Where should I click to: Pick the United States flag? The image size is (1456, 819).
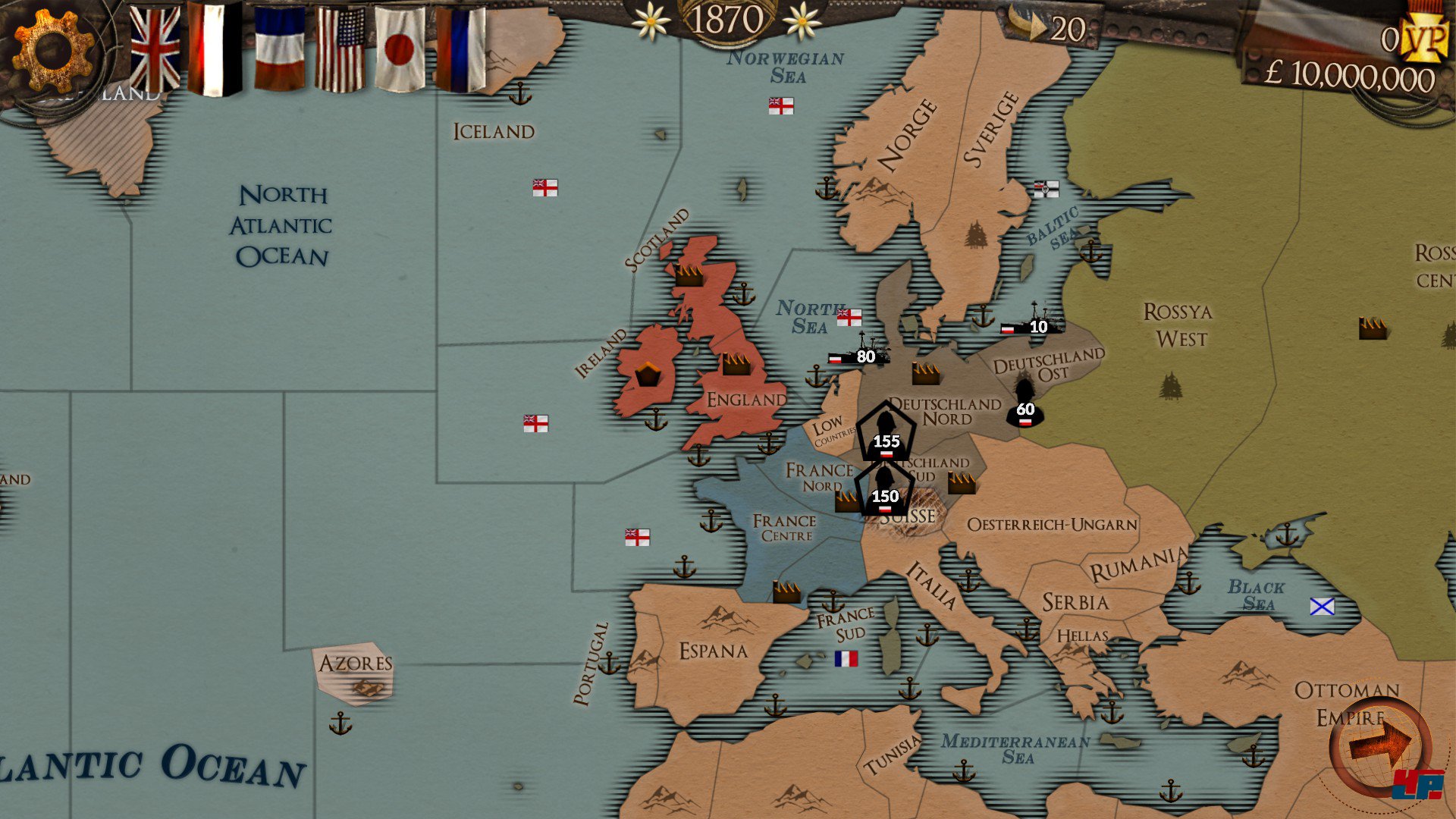[339, 49]
